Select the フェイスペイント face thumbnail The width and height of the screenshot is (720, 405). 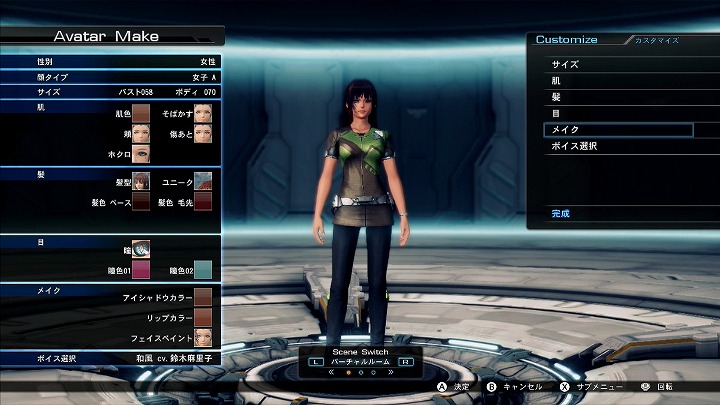point(203,337)
